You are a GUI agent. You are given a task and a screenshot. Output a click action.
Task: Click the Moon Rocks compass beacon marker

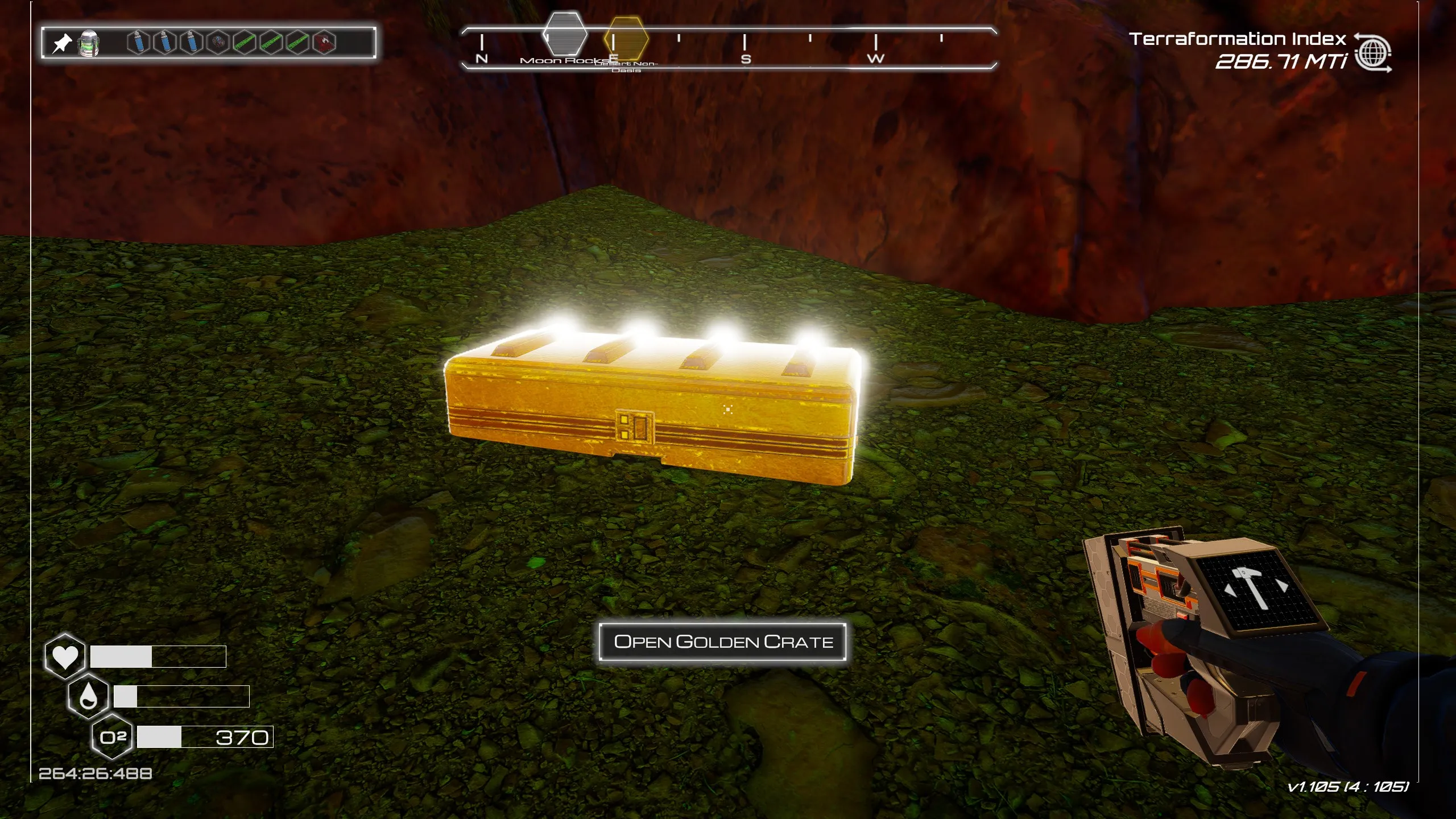[x=565, y=35]
